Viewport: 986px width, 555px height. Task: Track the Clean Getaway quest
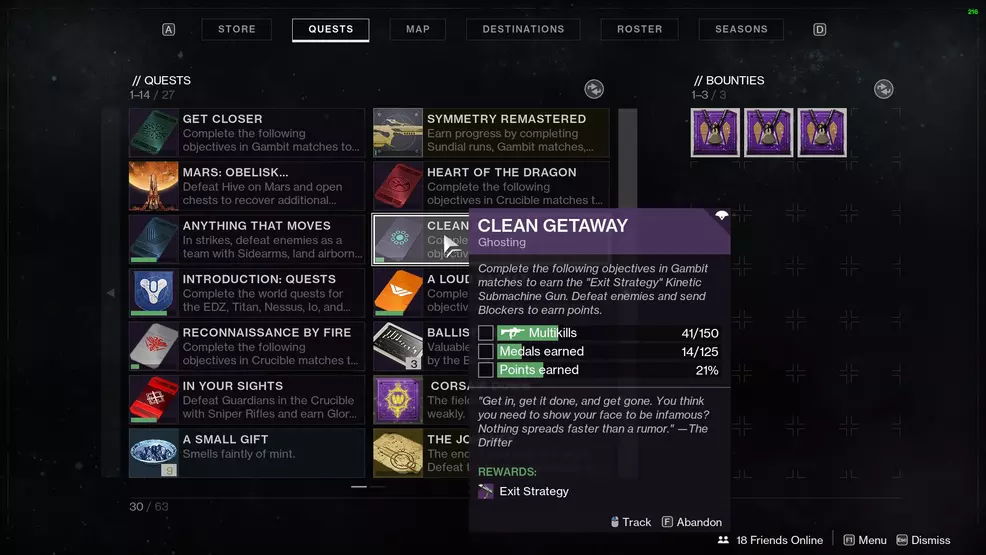click(x=630, y=522)
